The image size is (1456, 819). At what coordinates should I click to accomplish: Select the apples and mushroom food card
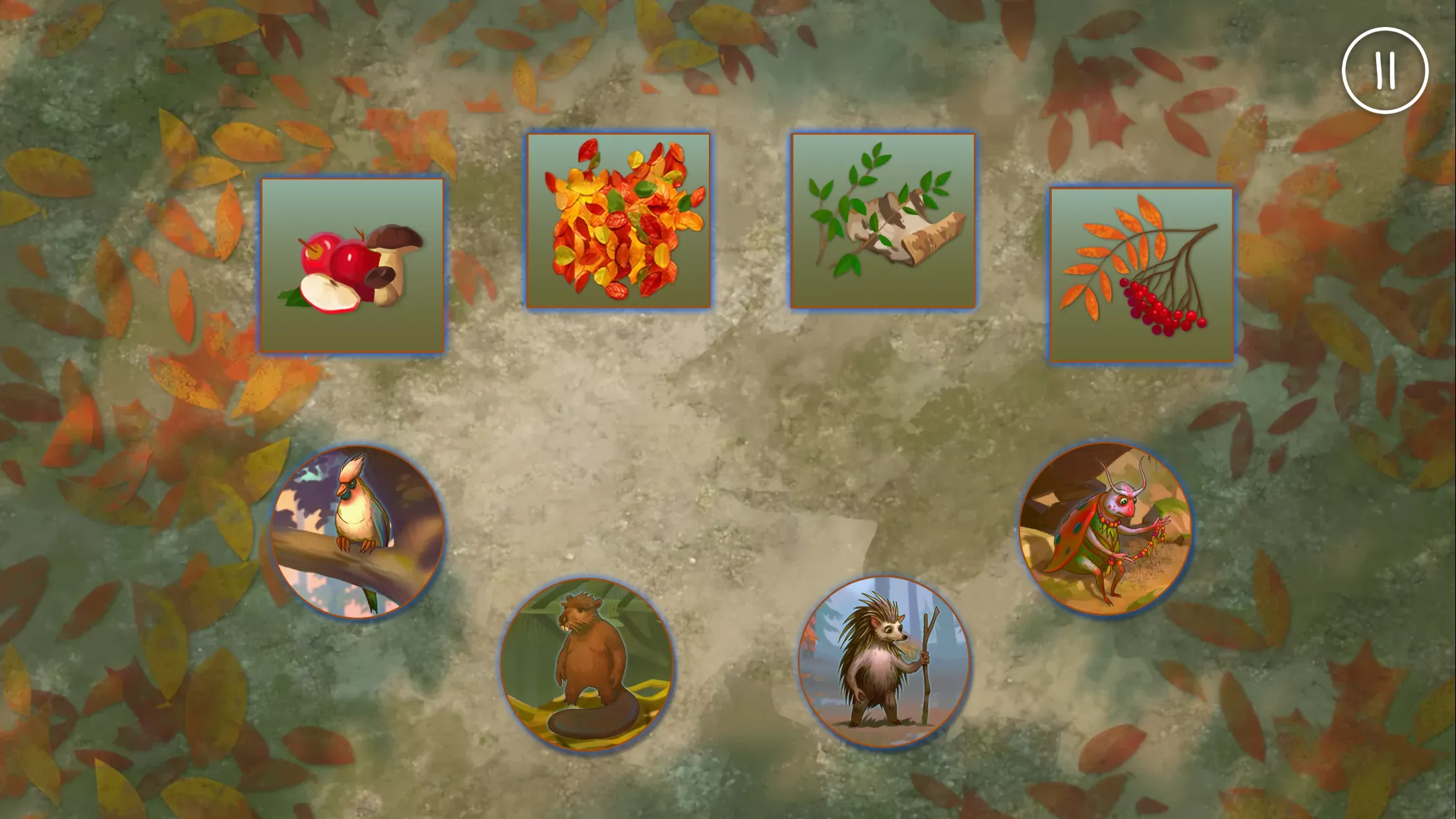(353, 265)
